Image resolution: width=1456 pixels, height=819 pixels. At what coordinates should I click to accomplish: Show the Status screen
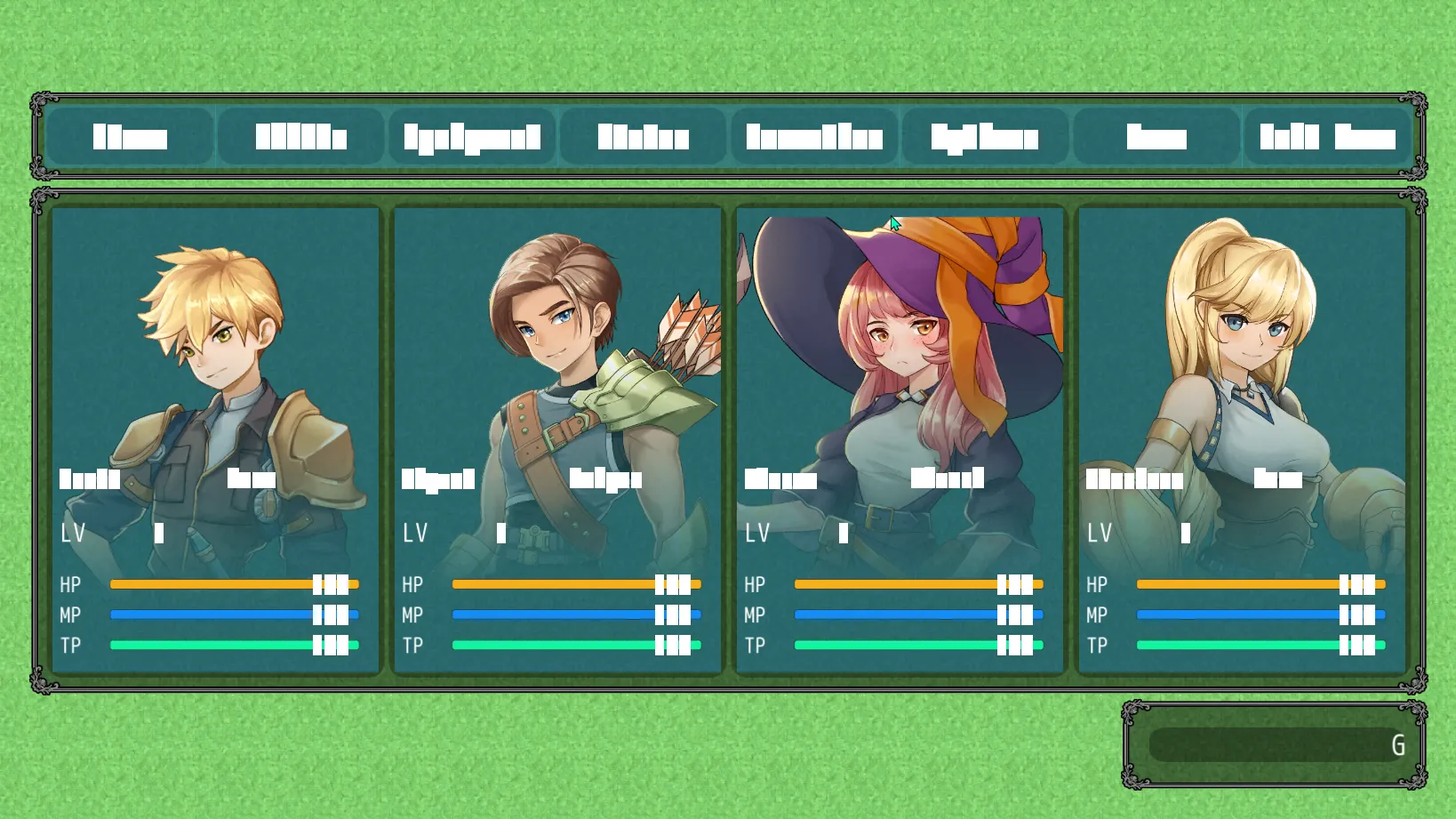tap(643, 137)
